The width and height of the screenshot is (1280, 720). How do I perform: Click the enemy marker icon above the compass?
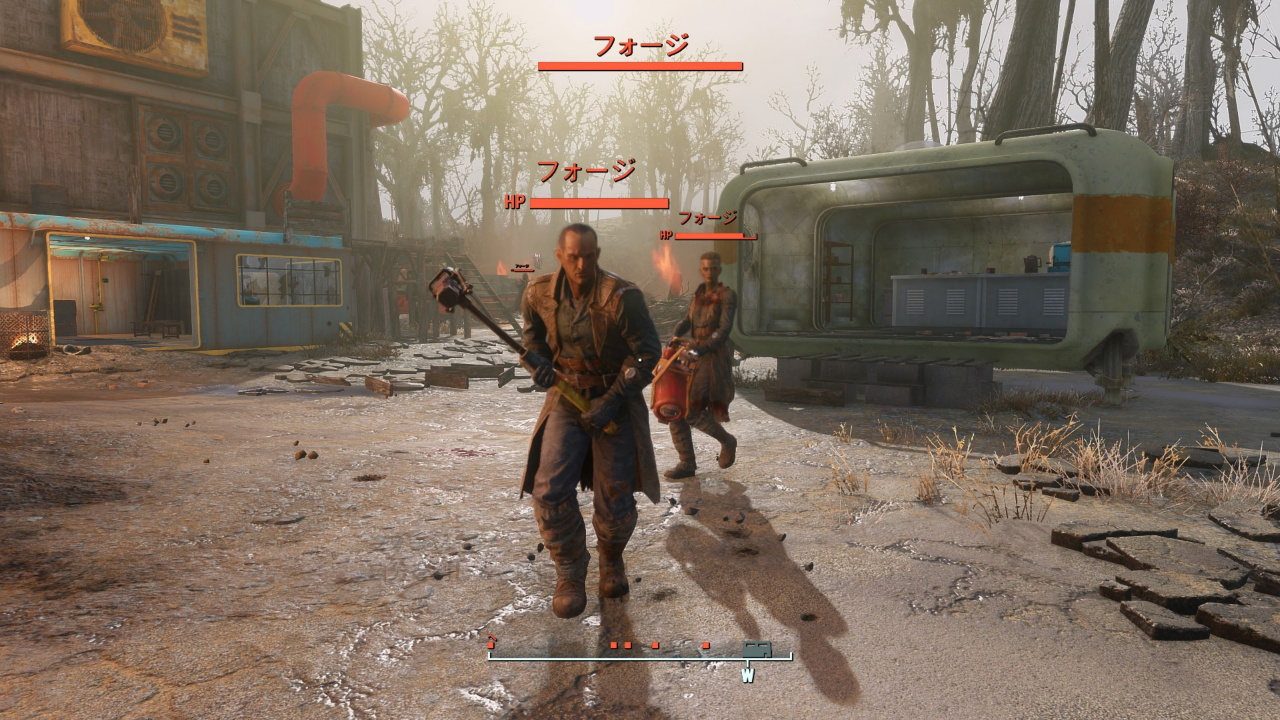tap(613, 645)
